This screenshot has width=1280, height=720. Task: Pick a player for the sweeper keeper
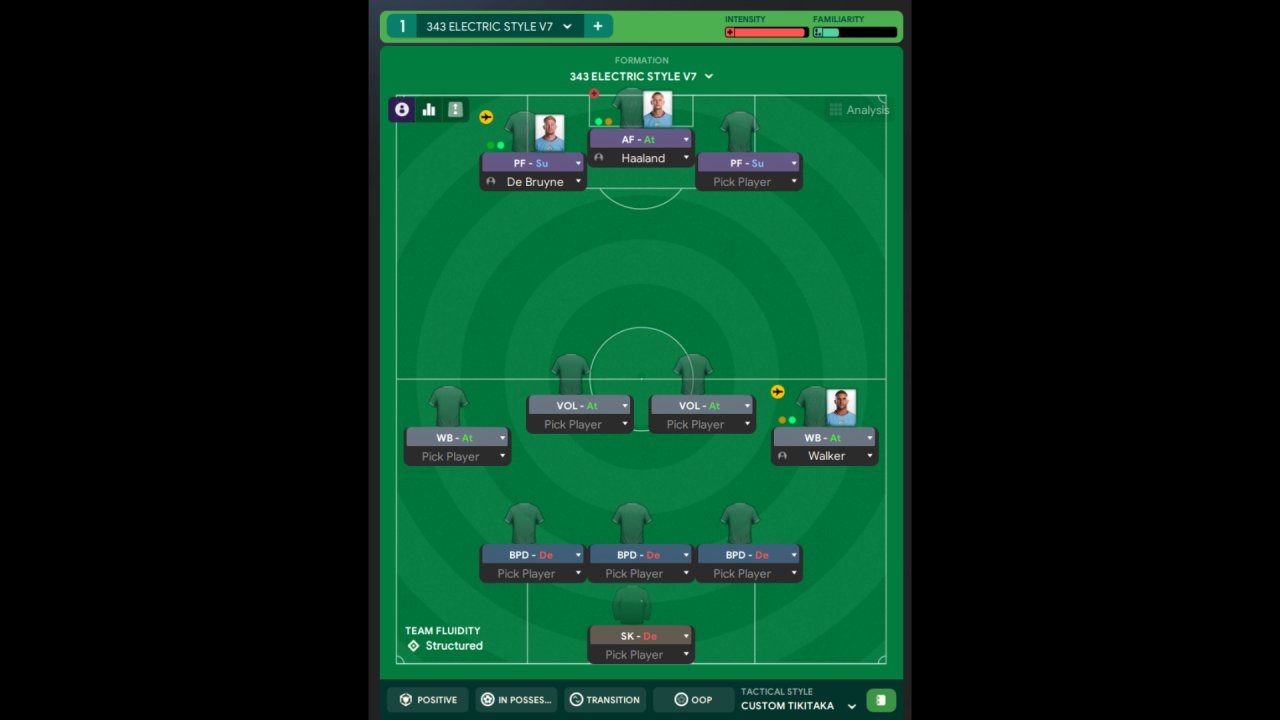640,655
